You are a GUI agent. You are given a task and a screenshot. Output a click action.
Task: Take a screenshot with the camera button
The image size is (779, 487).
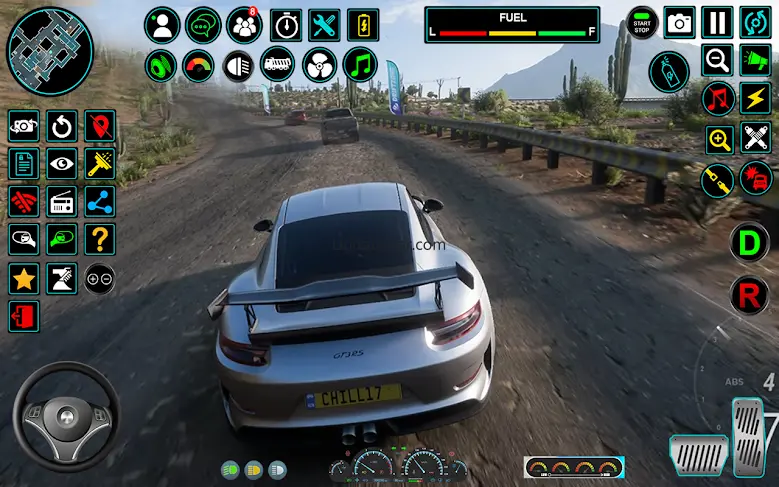pos(680,23)
